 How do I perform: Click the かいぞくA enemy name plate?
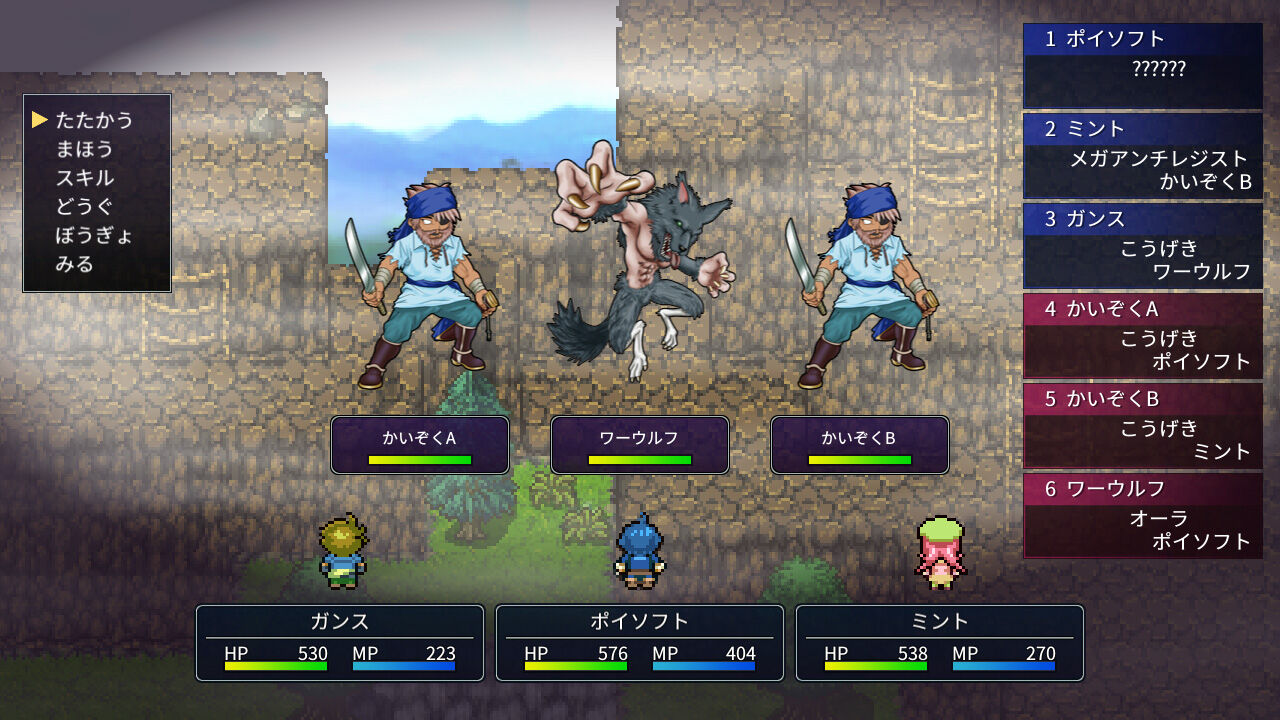pos(420,435)
